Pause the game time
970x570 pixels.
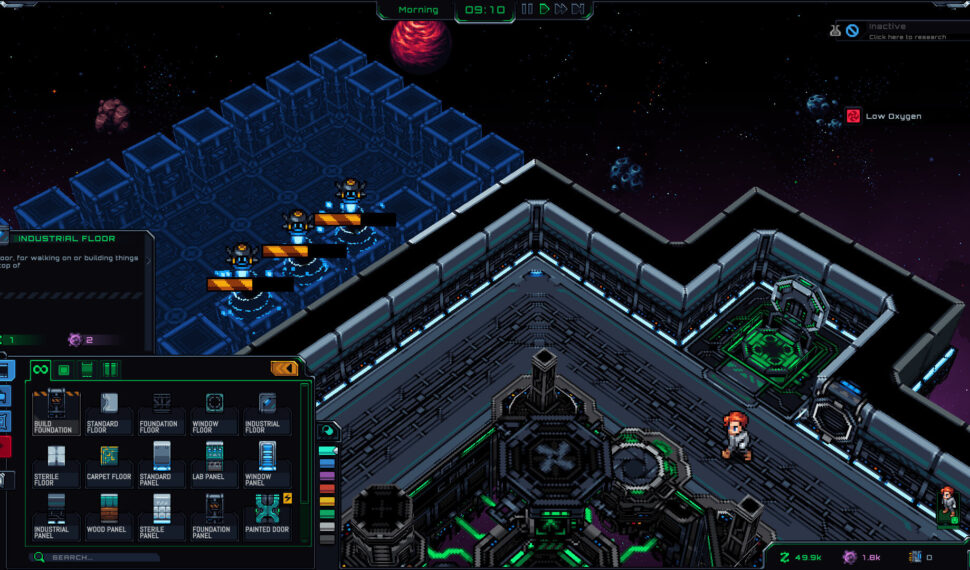(527, 9)
